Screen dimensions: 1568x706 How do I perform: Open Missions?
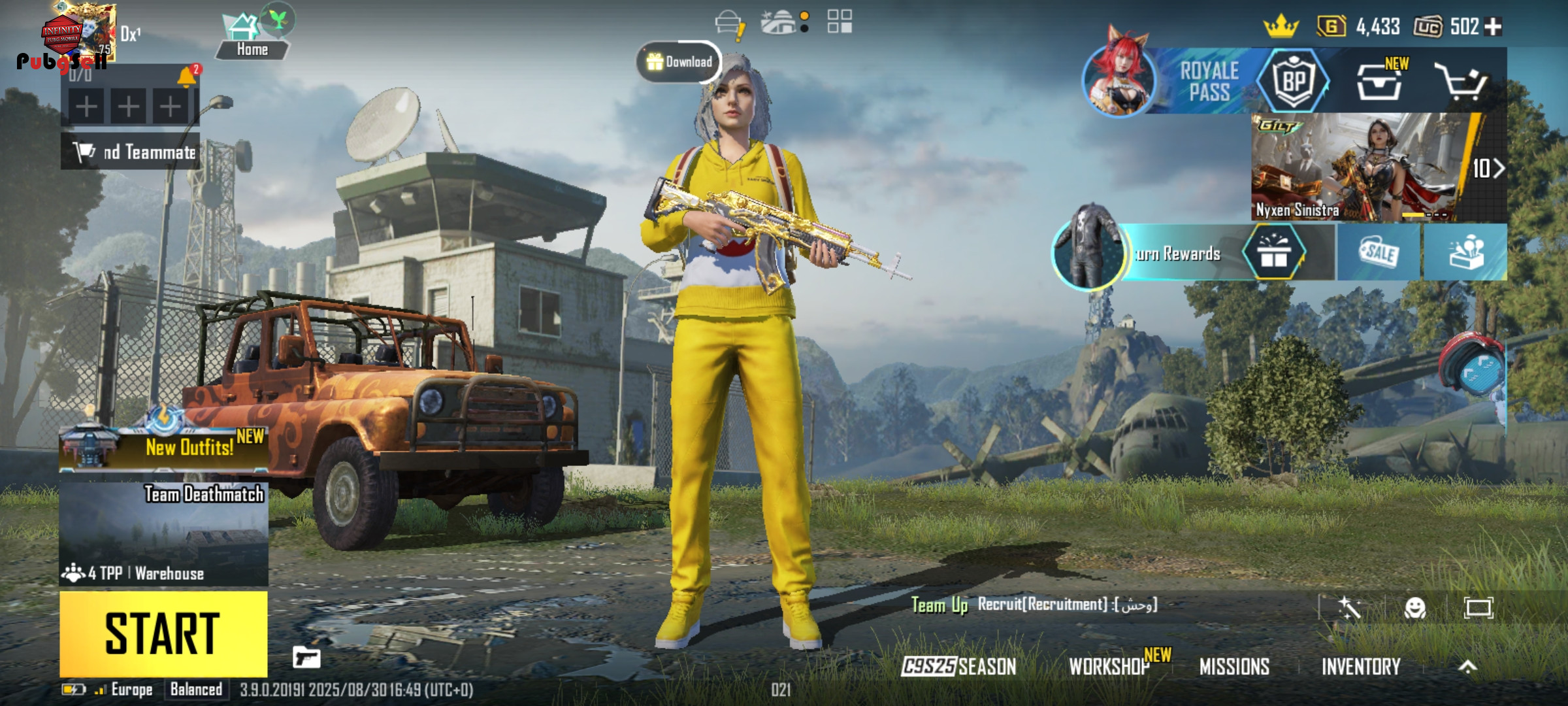click(1234, 666)
